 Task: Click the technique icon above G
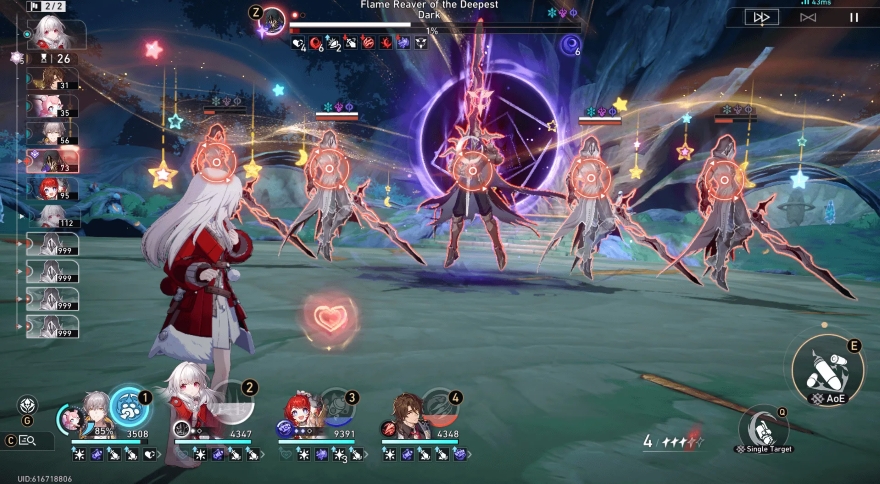click(27, 405)
